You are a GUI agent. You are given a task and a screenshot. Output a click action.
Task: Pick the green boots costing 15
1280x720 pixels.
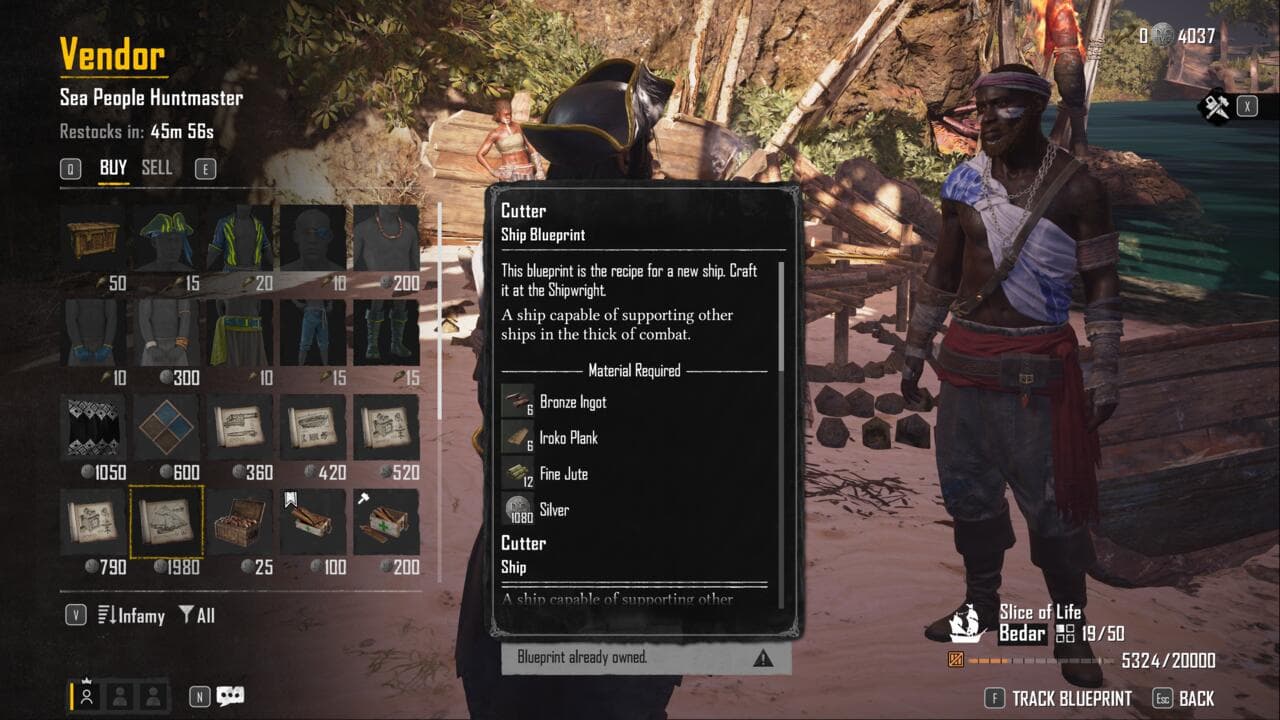(386, 333)
